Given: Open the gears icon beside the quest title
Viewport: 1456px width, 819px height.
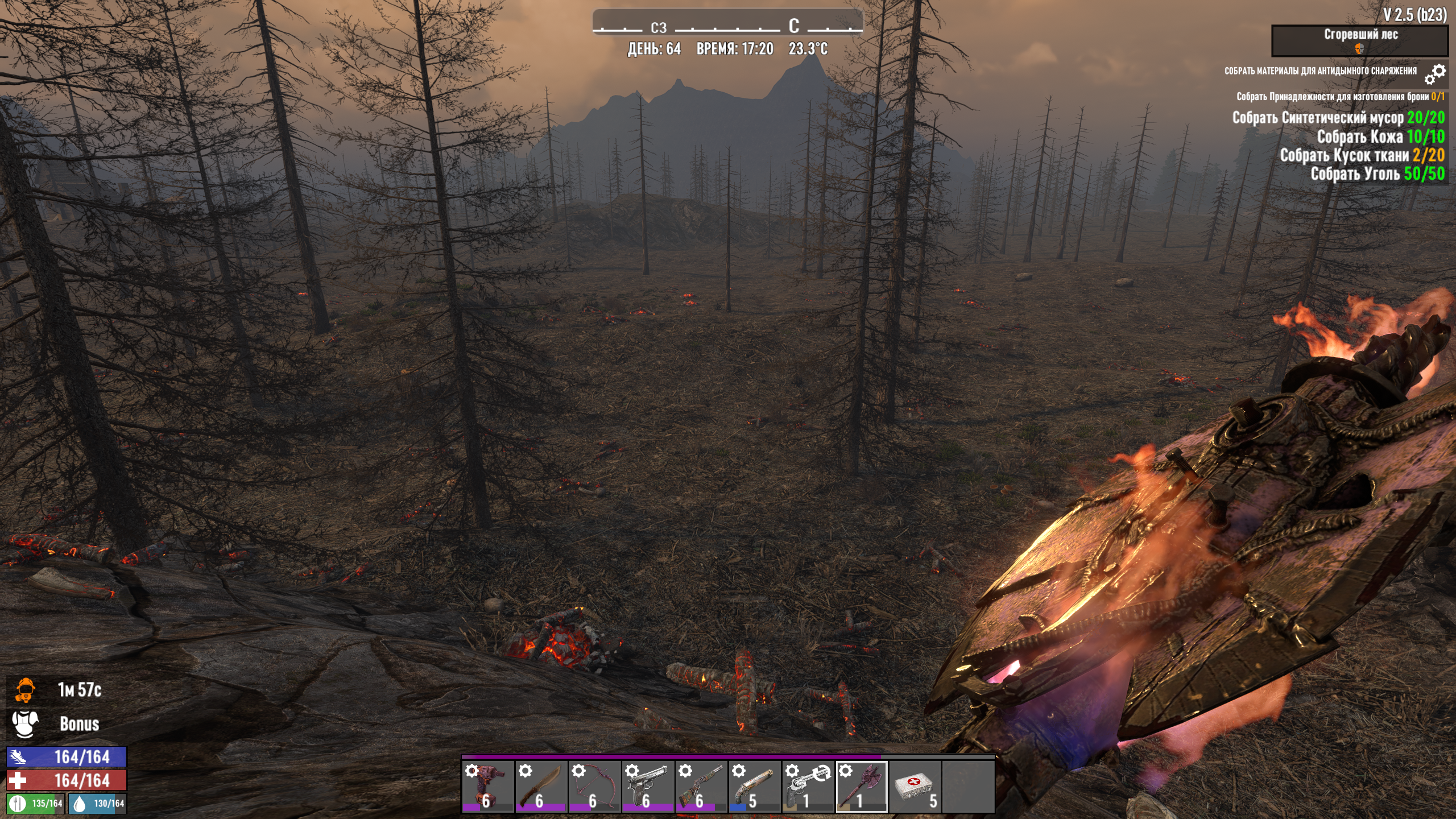Looking at the screenshot, I should 1435,73.
